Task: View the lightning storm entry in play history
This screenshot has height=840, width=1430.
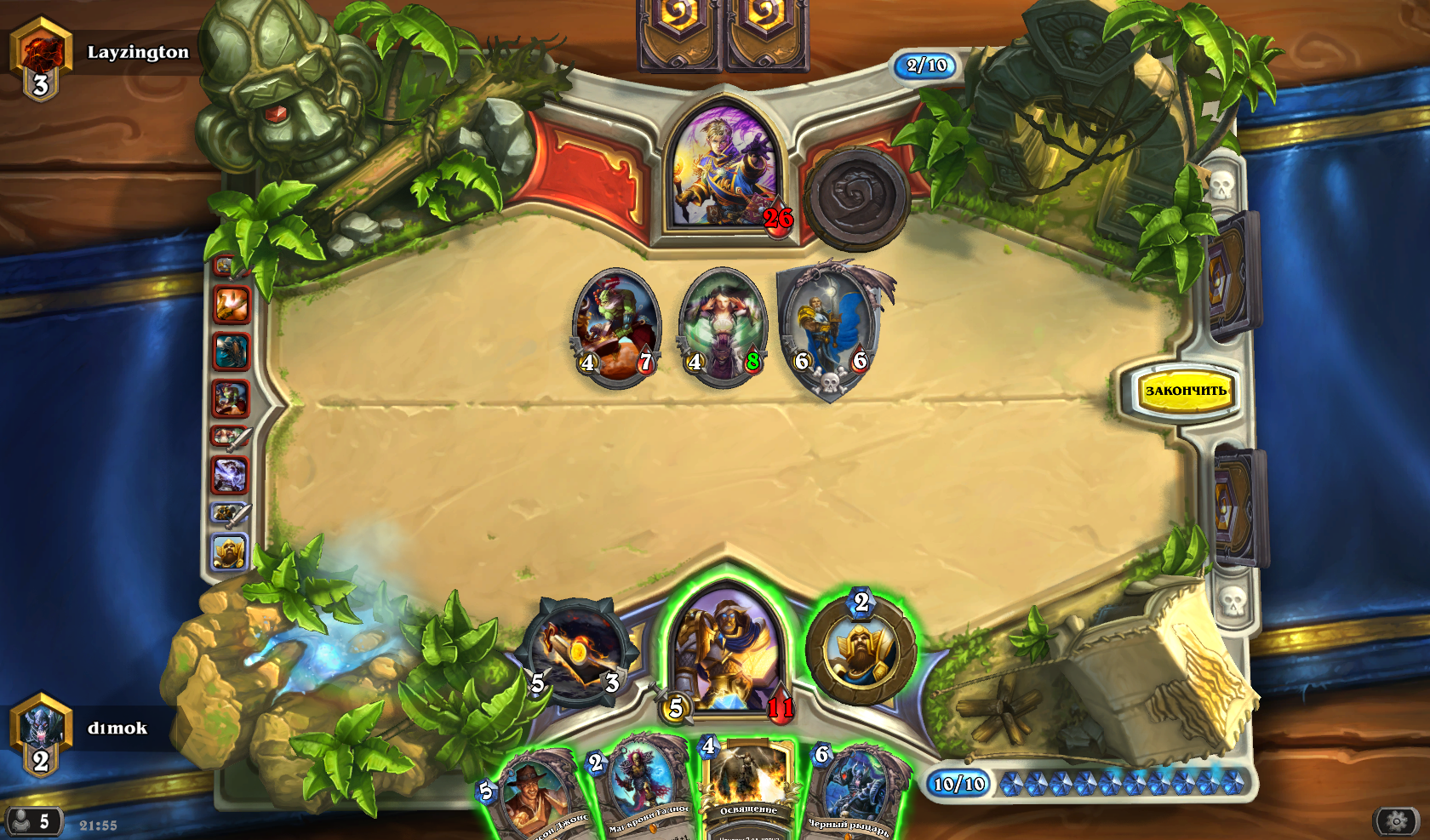Action: click(x=230, y=476)
